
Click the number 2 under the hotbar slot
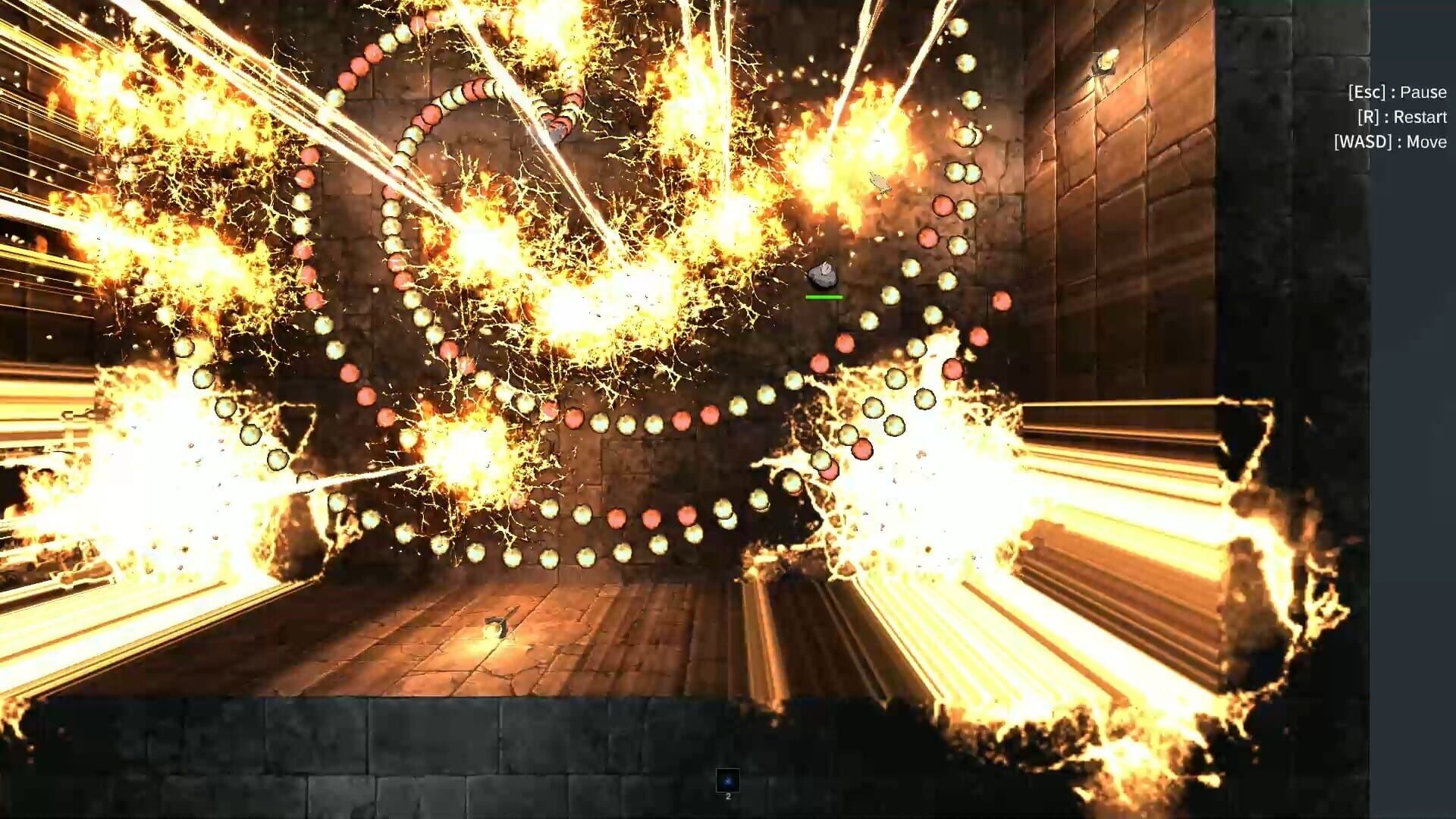[727, 797]
